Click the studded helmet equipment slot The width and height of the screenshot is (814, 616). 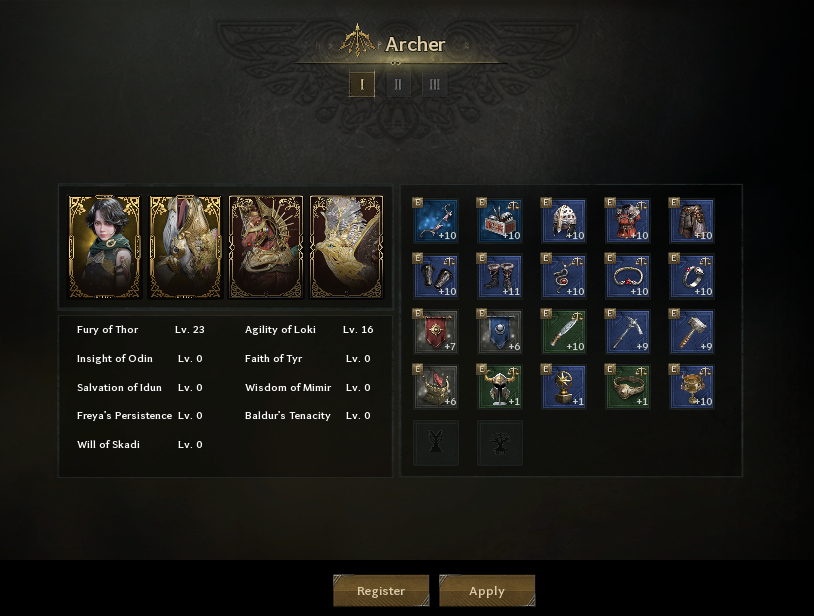[564, 221]
